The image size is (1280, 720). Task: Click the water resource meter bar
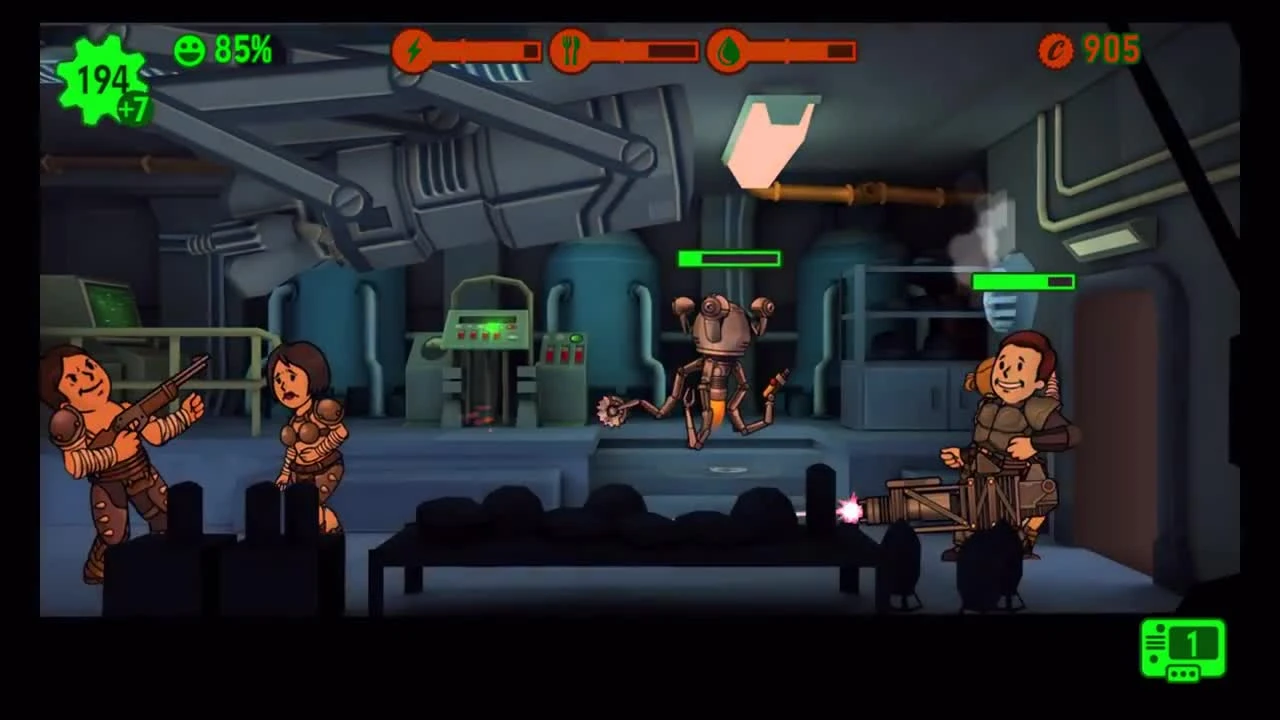point(800,50)
